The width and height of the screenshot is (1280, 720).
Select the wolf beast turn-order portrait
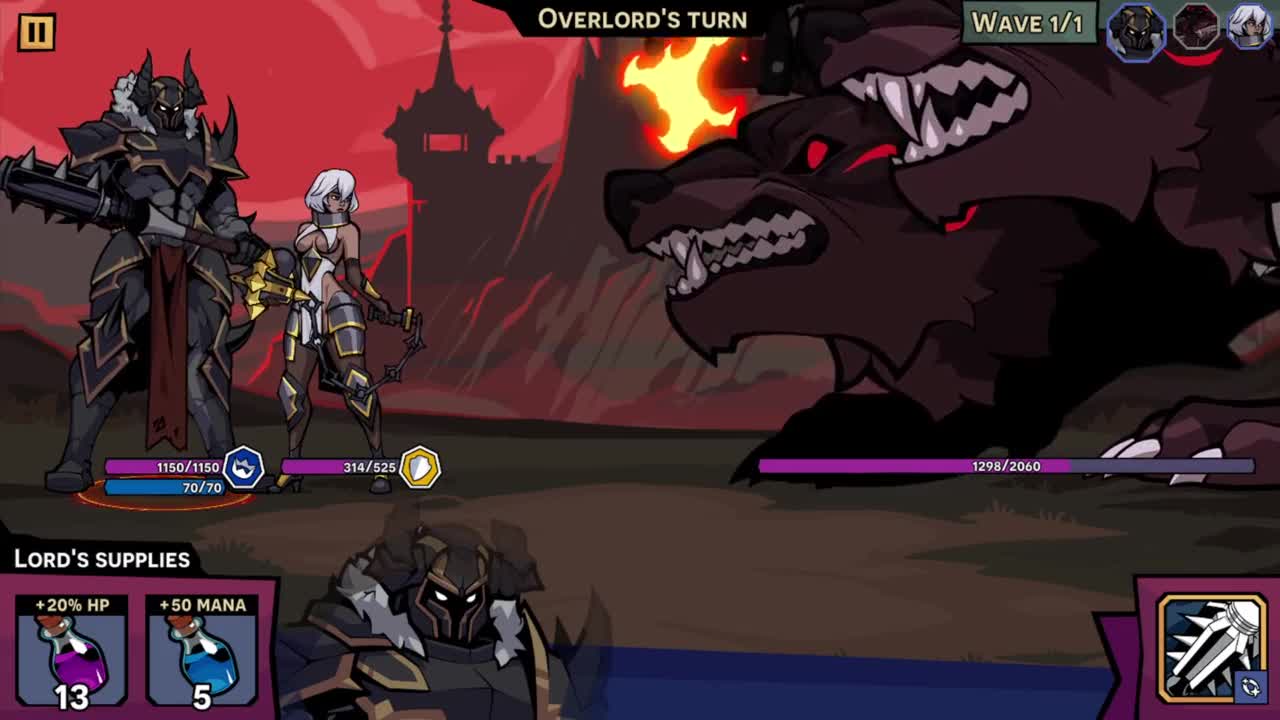(x=1195, y=28)
